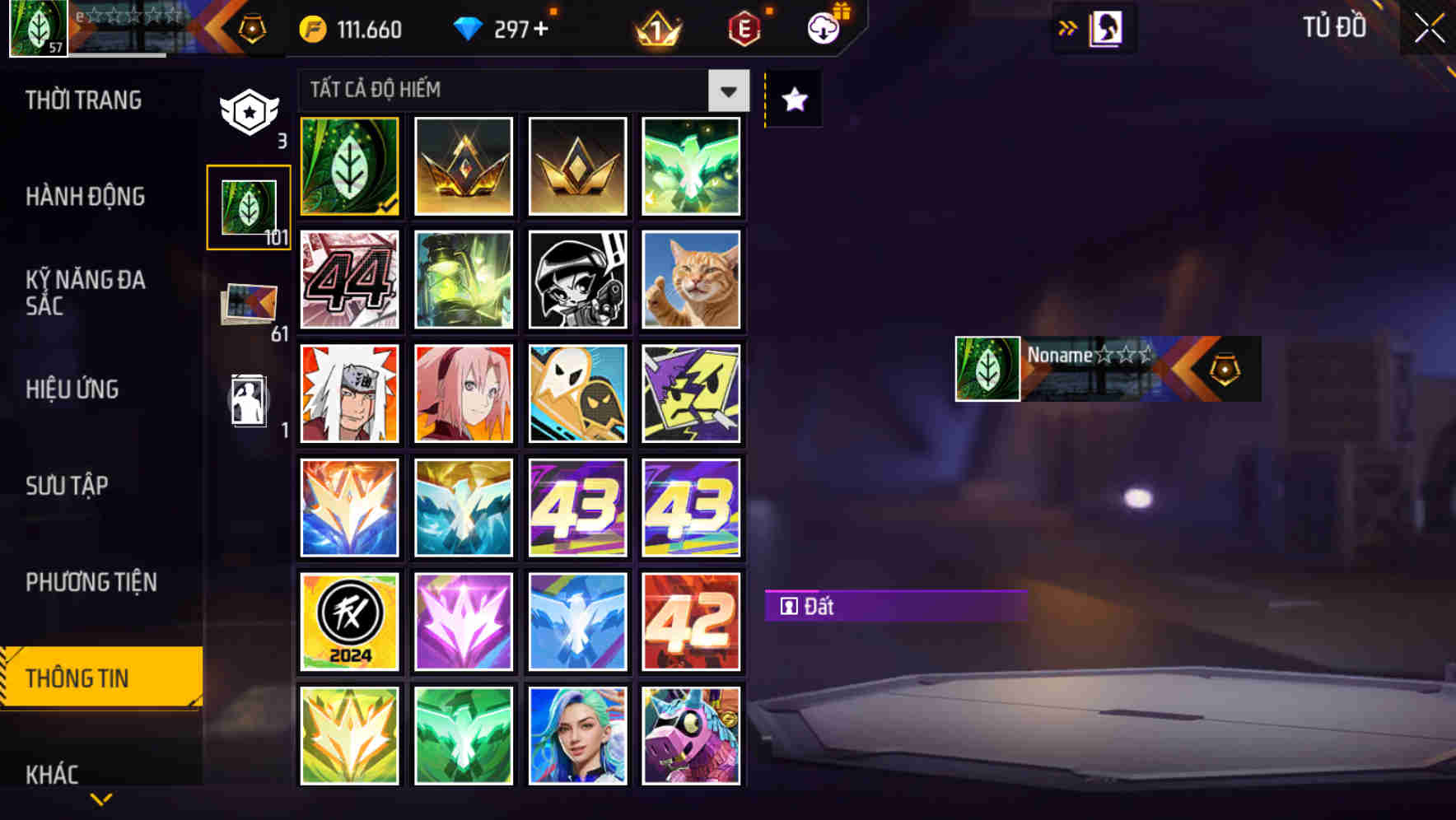Toggle the favorite star filter
The width and height of the screenshot is (1456, 820).
[x=793, y=100]
